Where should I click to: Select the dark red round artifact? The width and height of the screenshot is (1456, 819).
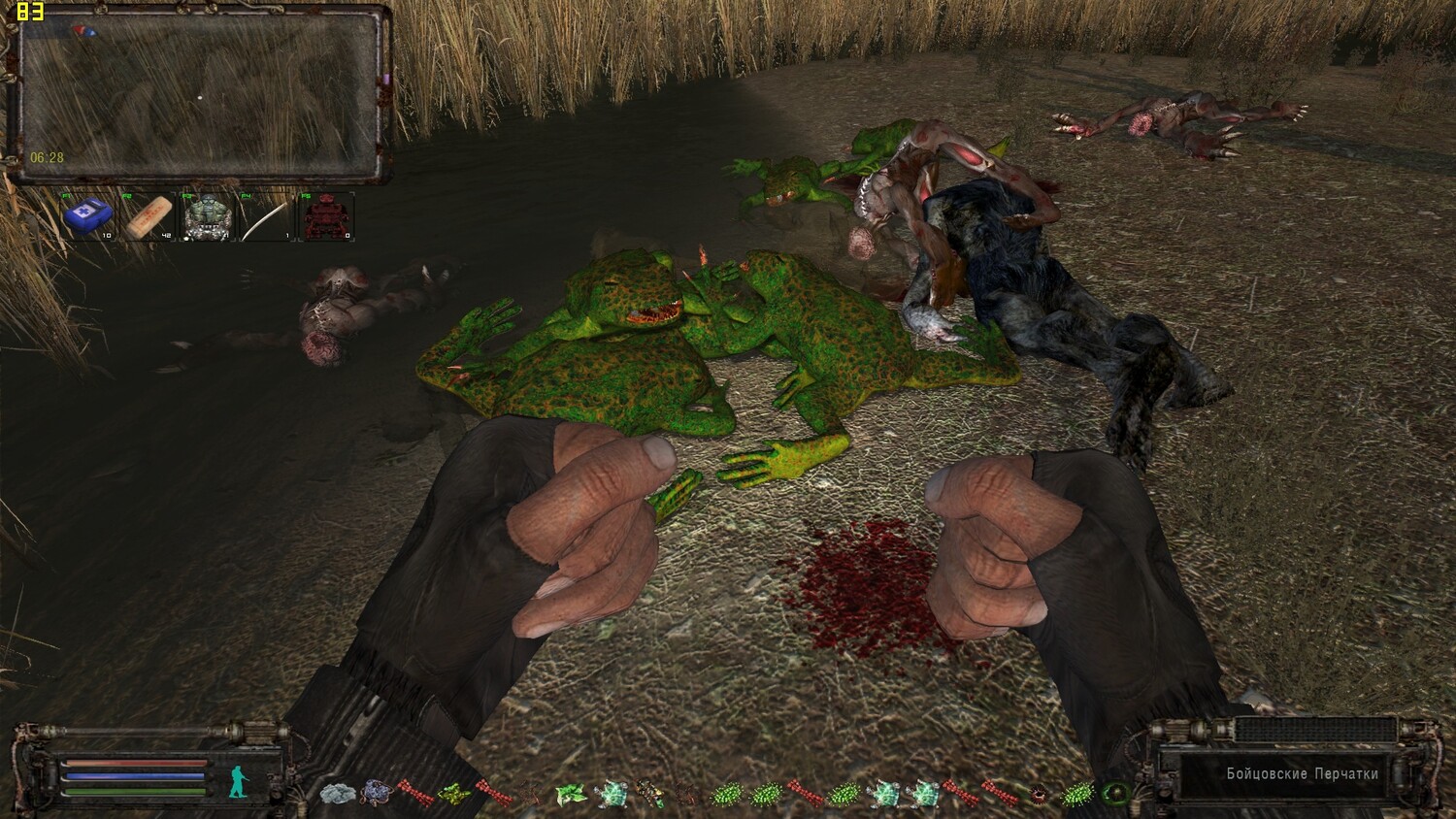tap(1038, 794)
